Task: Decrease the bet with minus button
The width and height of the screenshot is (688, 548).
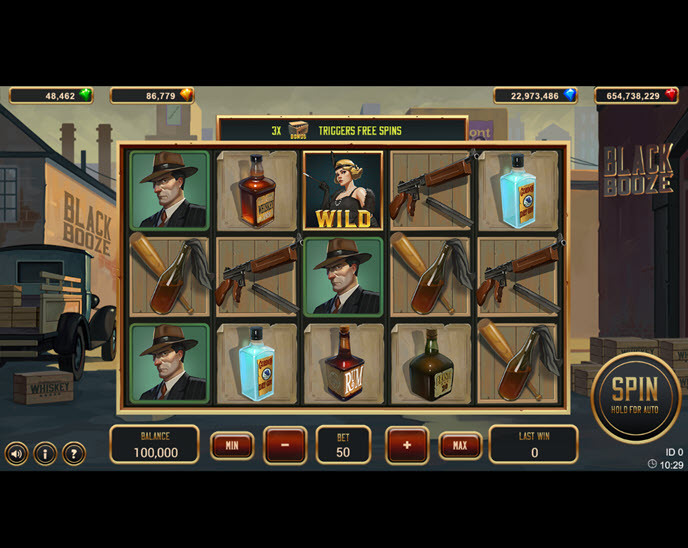Action: coord(285,445)
